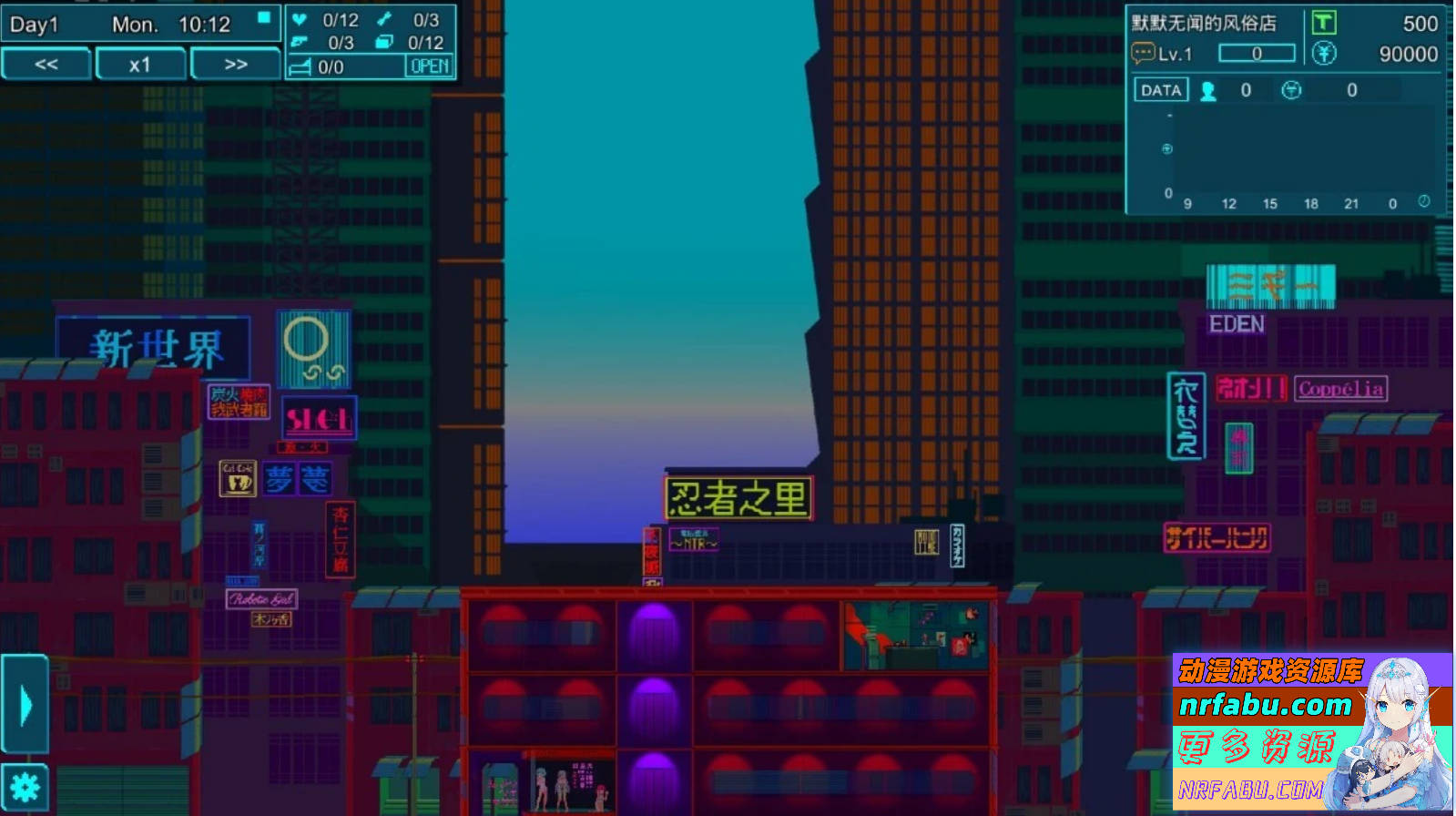Viewport: 1456px width, 816px height.
Task: Click the ¥ currency icon near 90000
Action: coord(1323,53)
